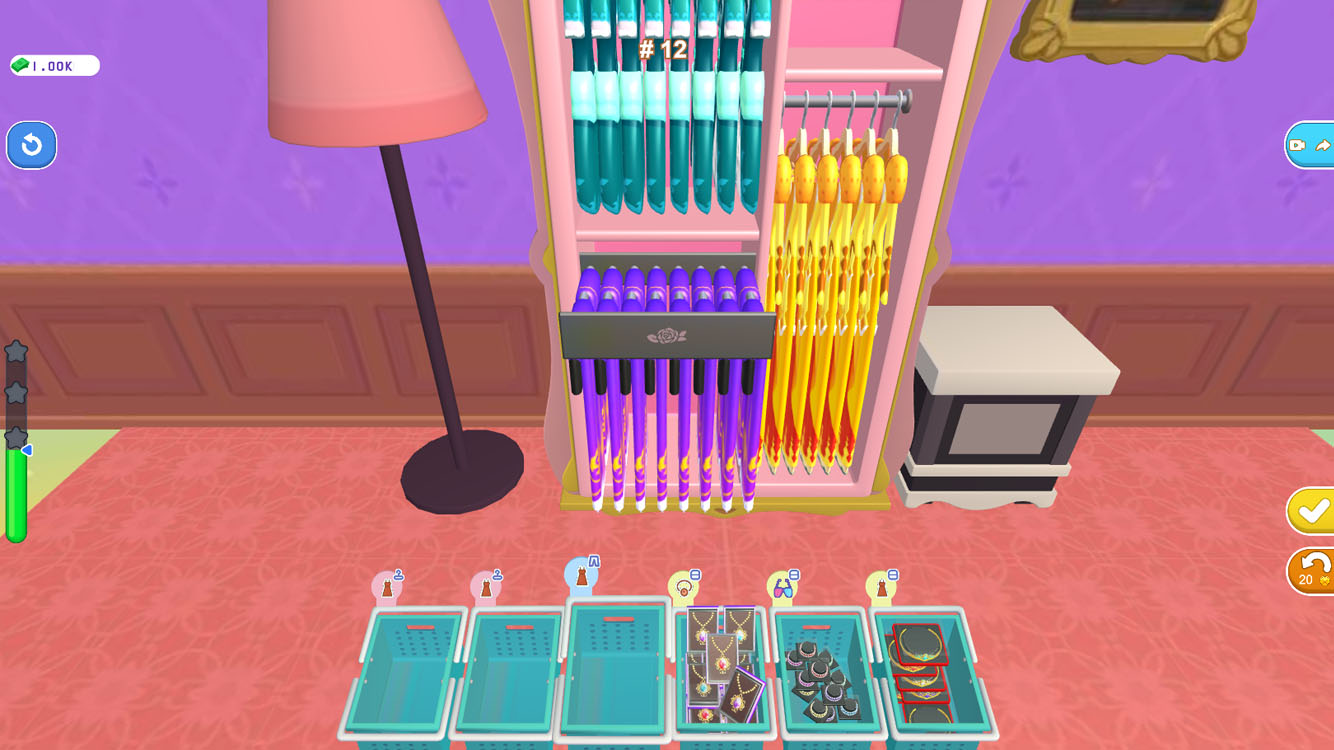Tap the blue circular restart arrow button
Image resolution: width=1334 pixels, height=750 pixels.
tap(31, 145)
